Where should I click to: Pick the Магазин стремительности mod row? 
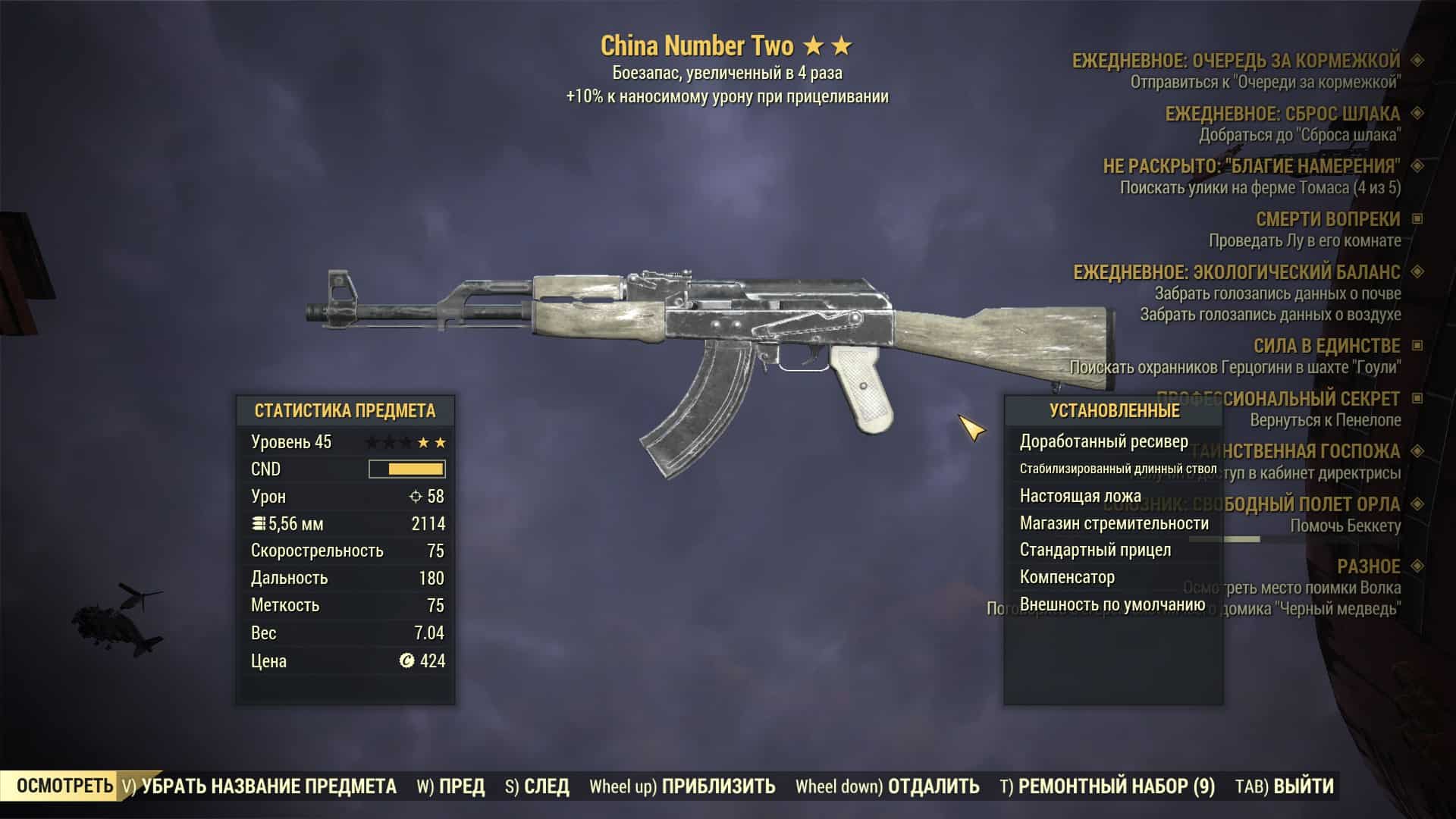click(1113, 523)
